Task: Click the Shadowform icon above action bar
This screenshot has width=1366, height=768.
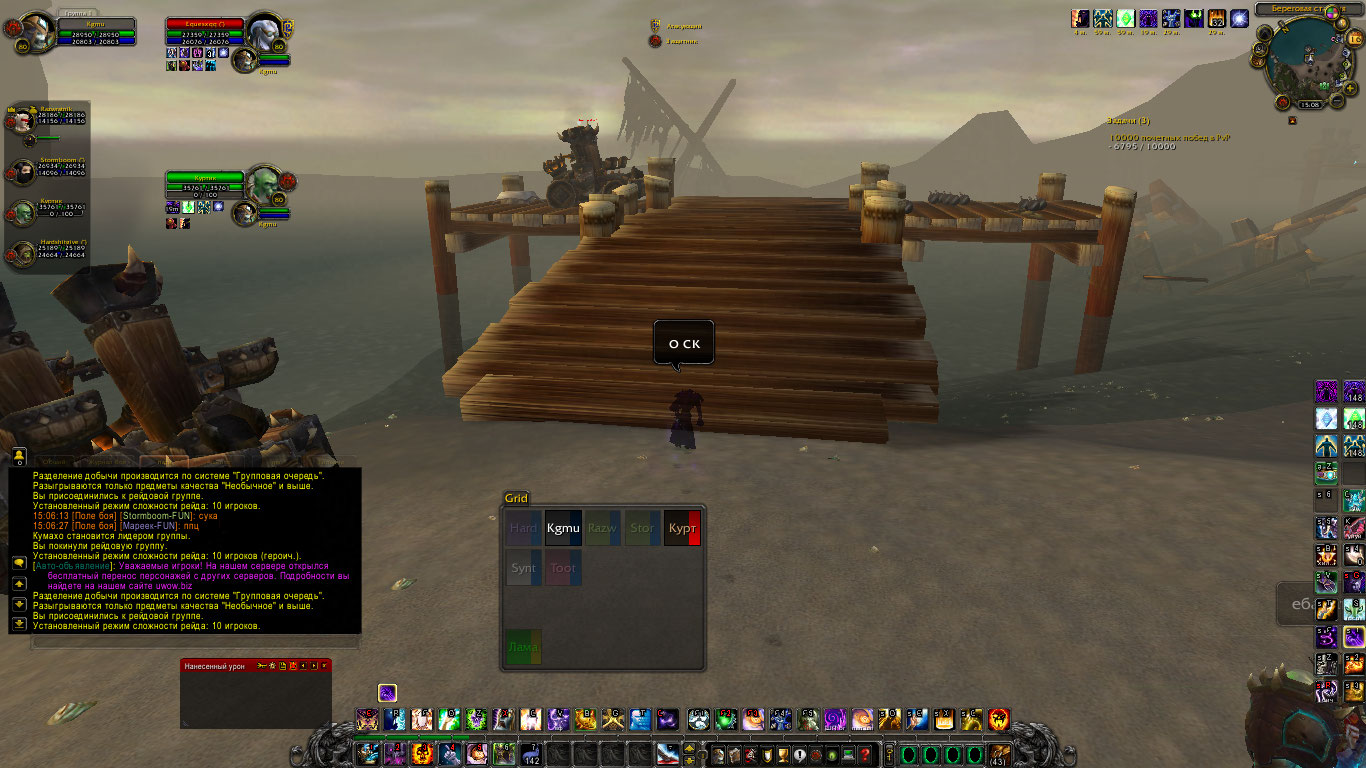Action: [x=388, y=692]
